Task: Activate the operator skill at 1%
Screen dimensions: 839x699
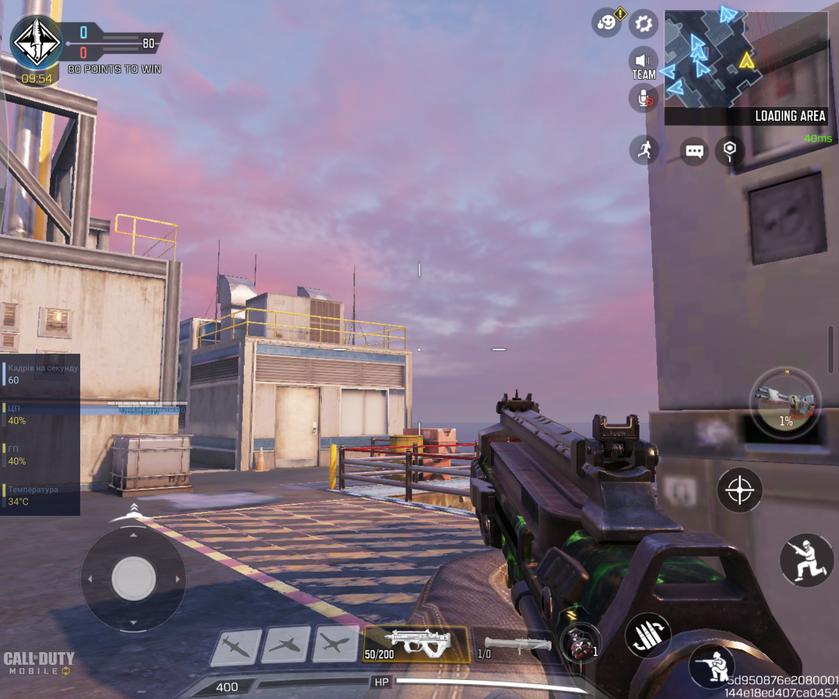Action: point(785,401)
